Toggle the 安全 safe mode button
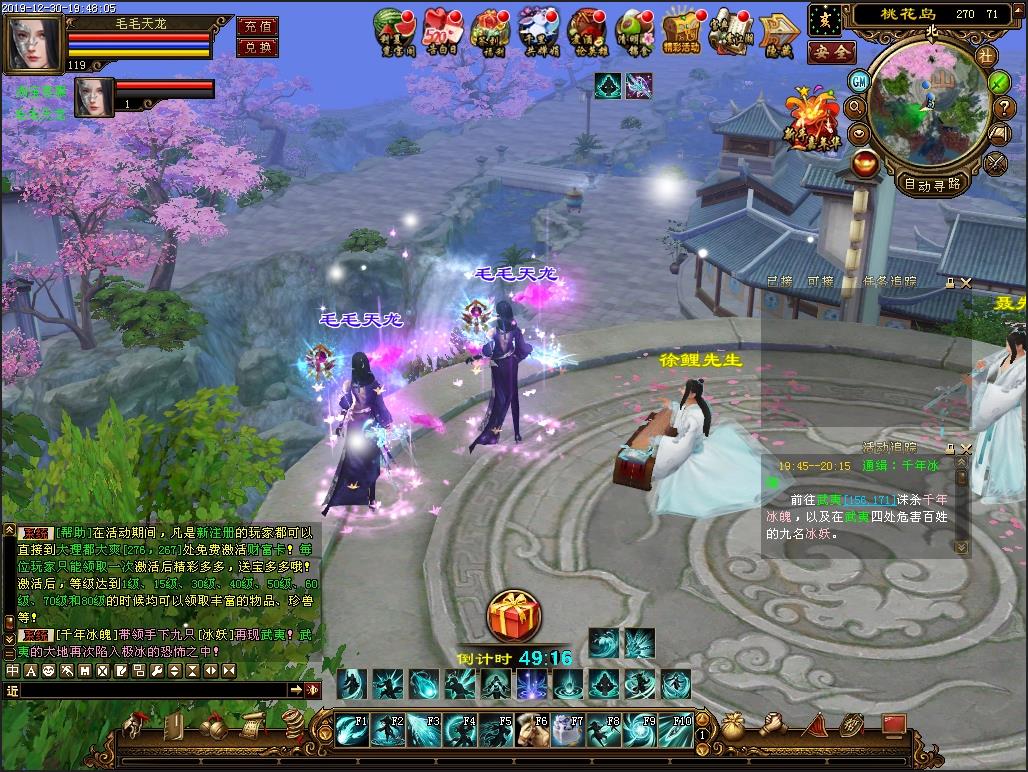Image resolution: width=1028 pixels, height=772 pixels. 831,51
